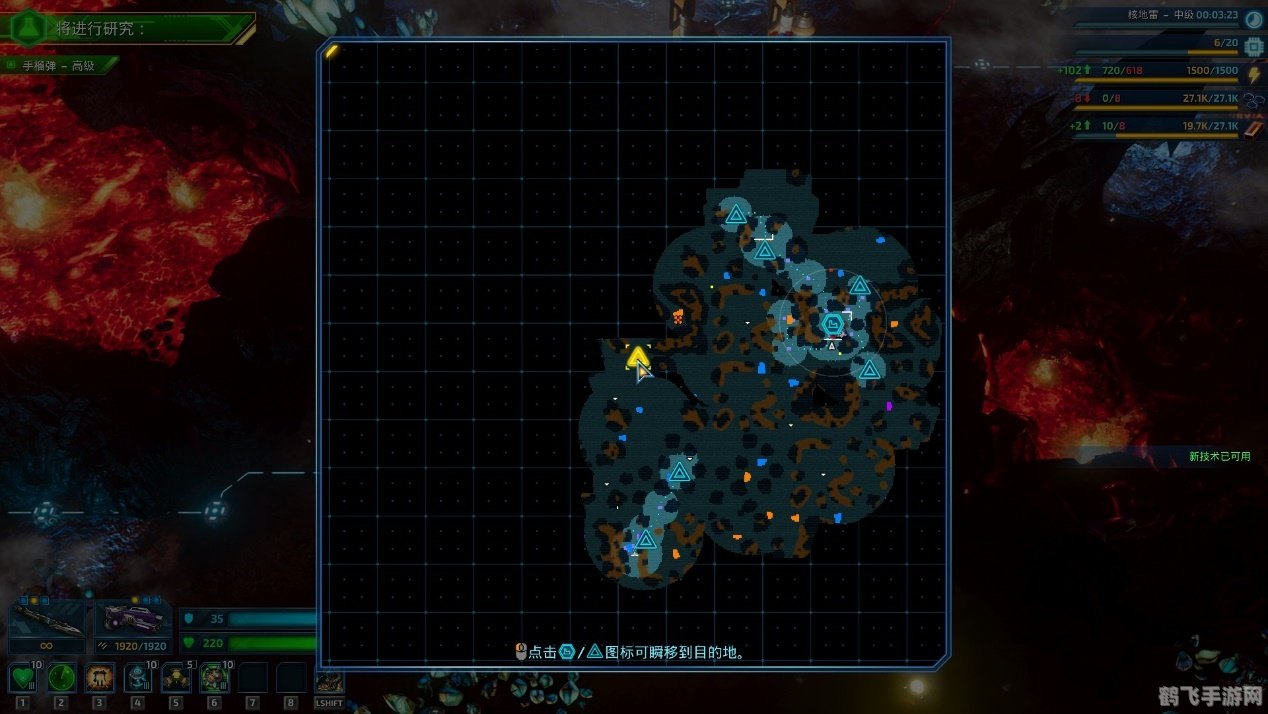Select the topmost triangle teleport marker
The width and height of the screenshot is (1268, 714).
pos(736,213)
